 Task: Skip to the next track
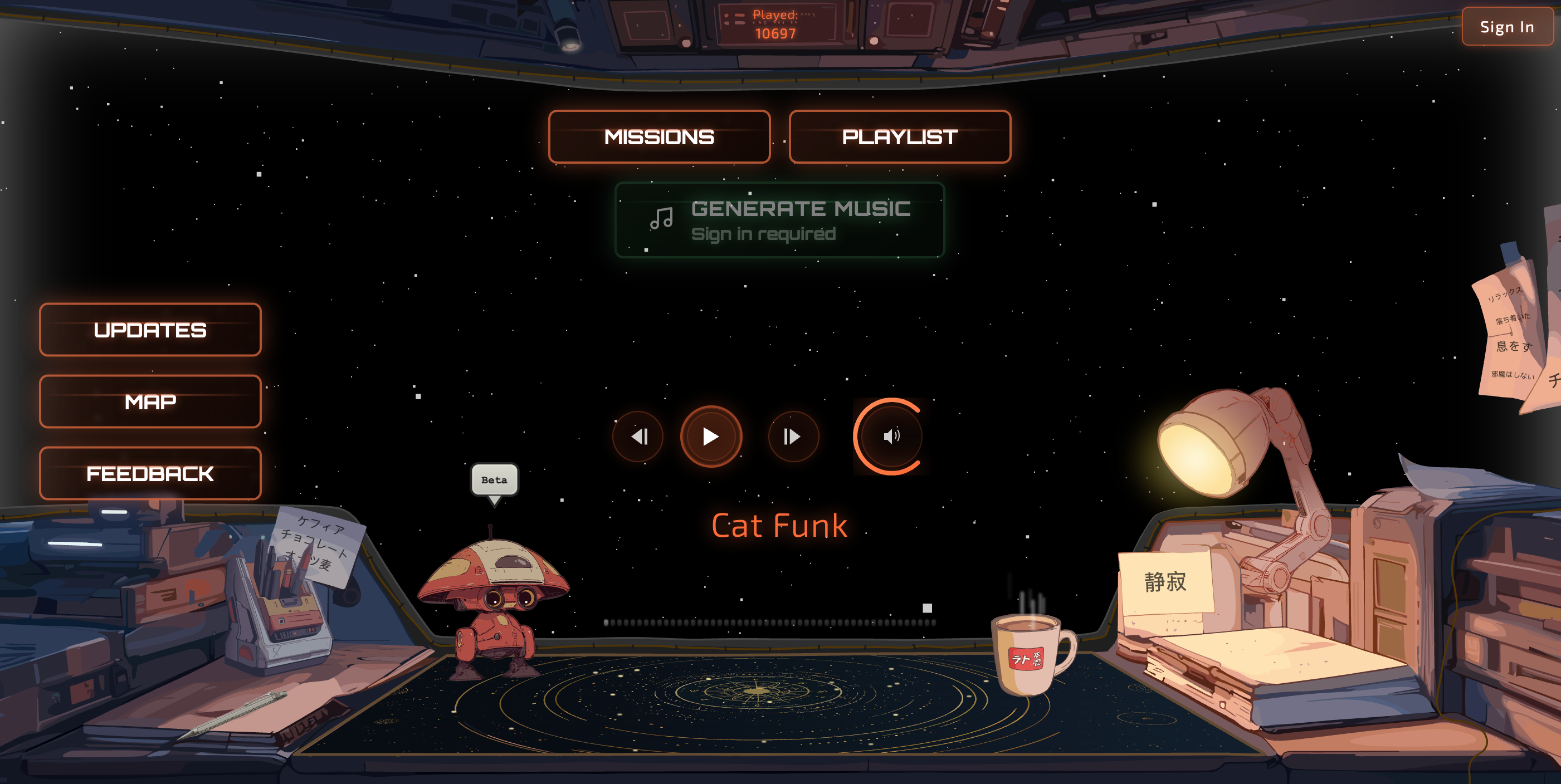pyautogui.click(x=793, y=436)
